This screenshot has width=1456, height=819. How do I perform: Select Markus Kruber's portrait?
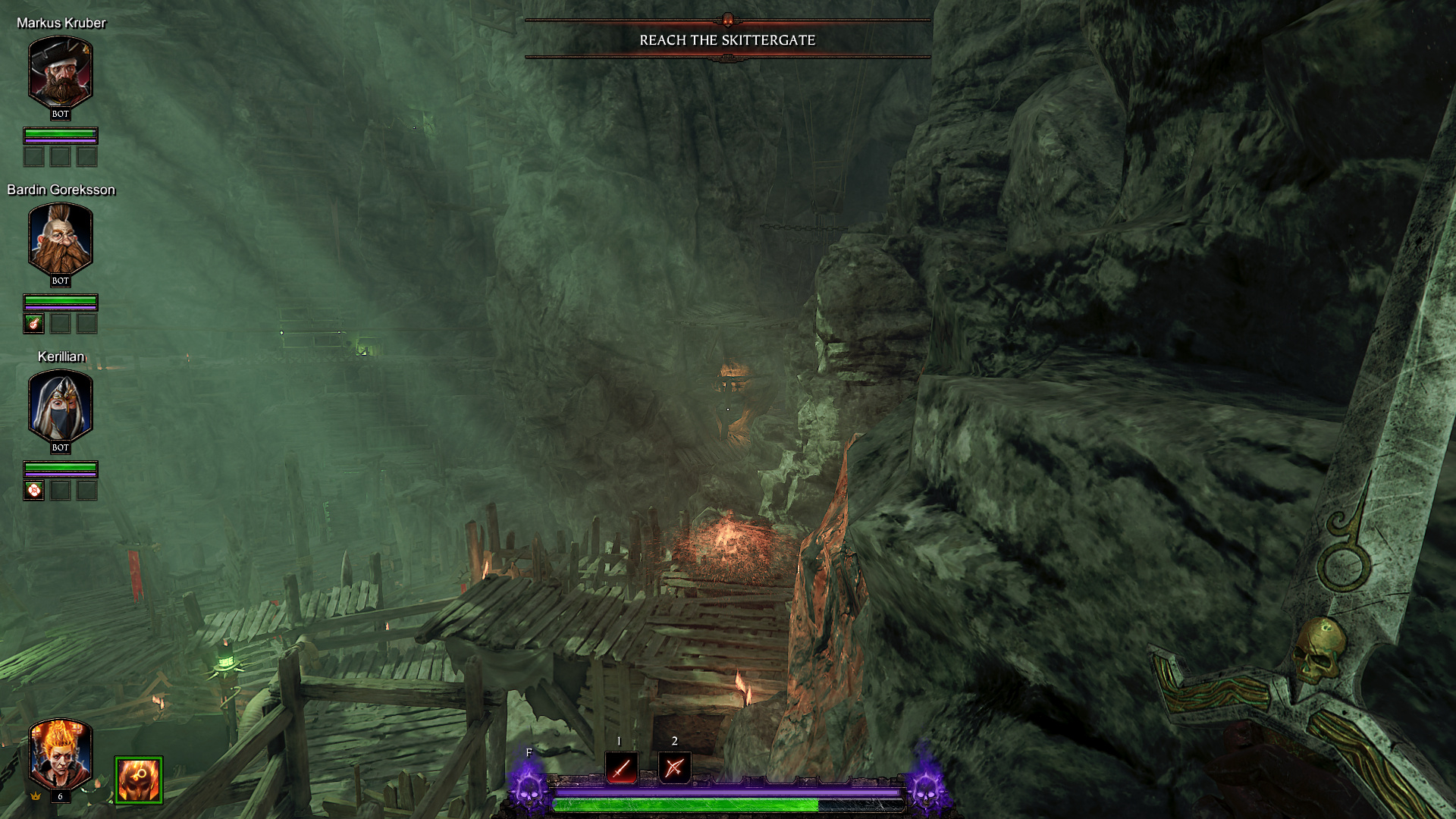coord(61,71)
